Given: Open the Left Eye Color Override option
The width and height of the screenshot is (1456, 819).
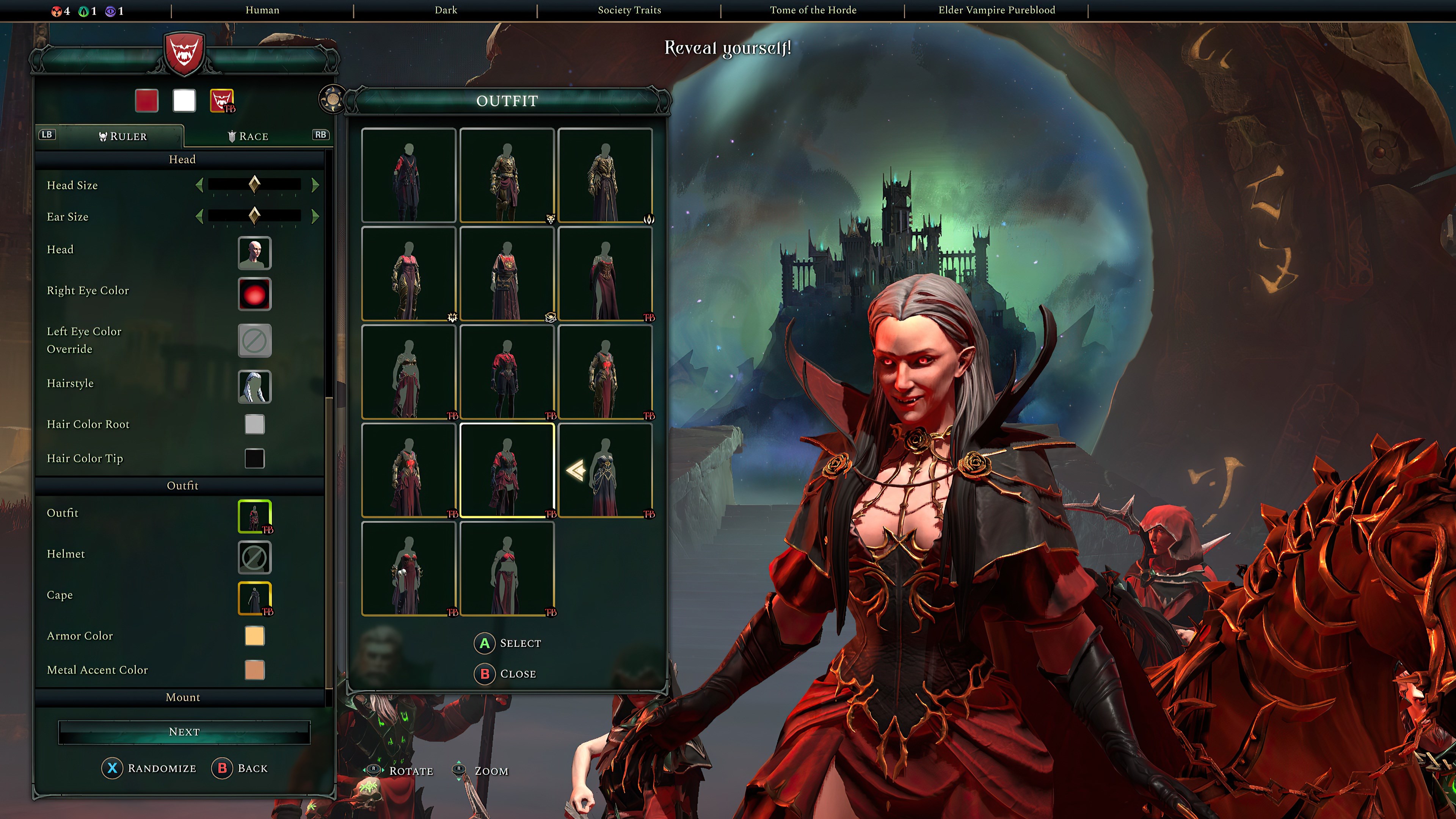Looking at the screenshot, I should click(254, 340).
